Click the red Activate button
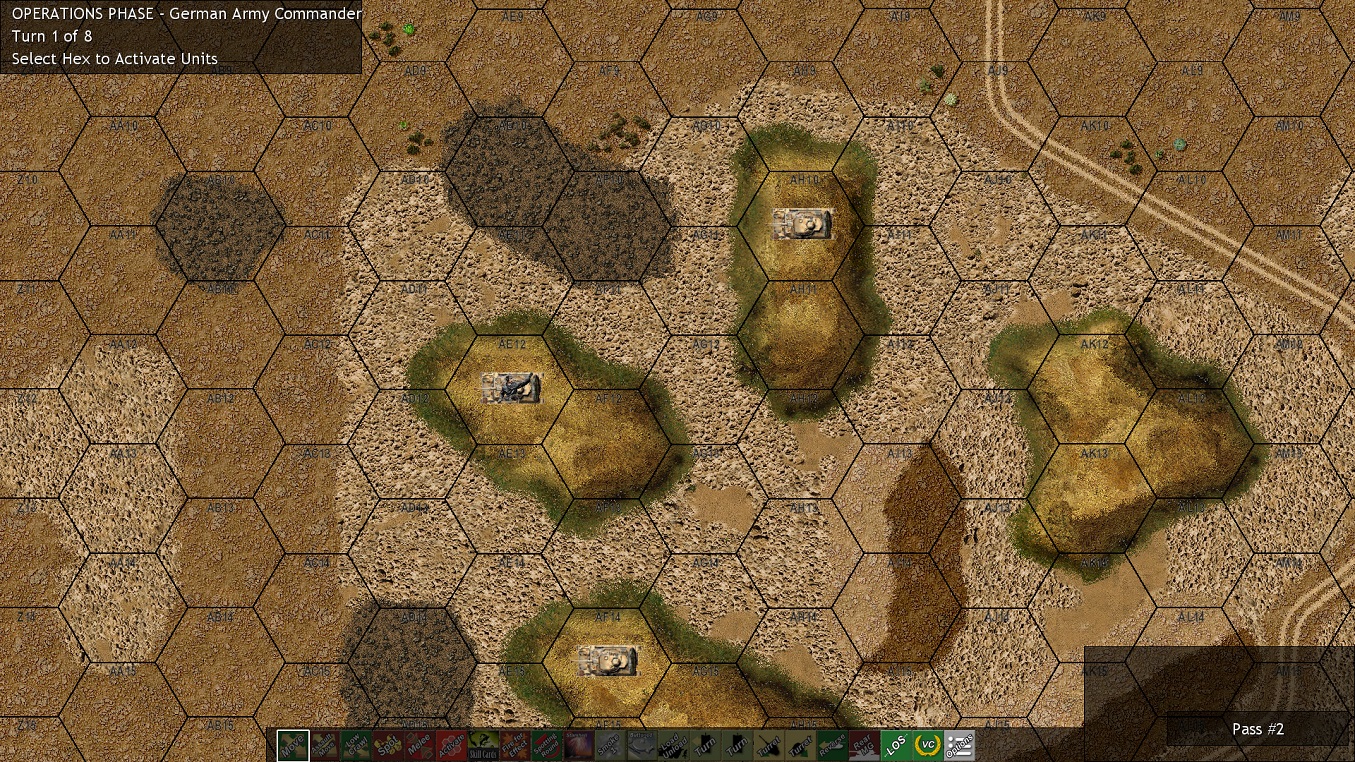Viewport: 1355px width, 762px height. click(x=452, y=745)
